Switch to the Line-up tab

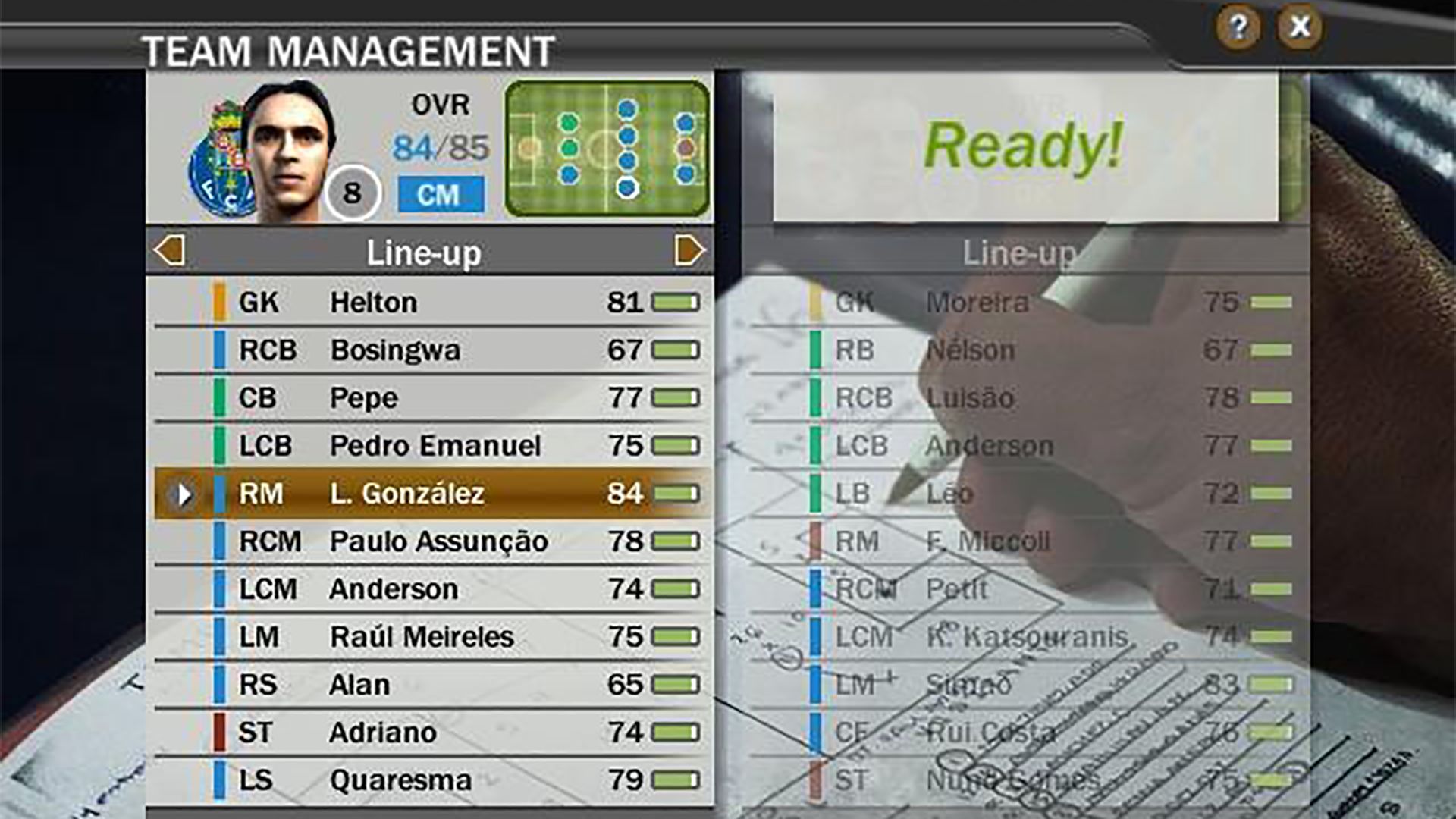[426, 253]
